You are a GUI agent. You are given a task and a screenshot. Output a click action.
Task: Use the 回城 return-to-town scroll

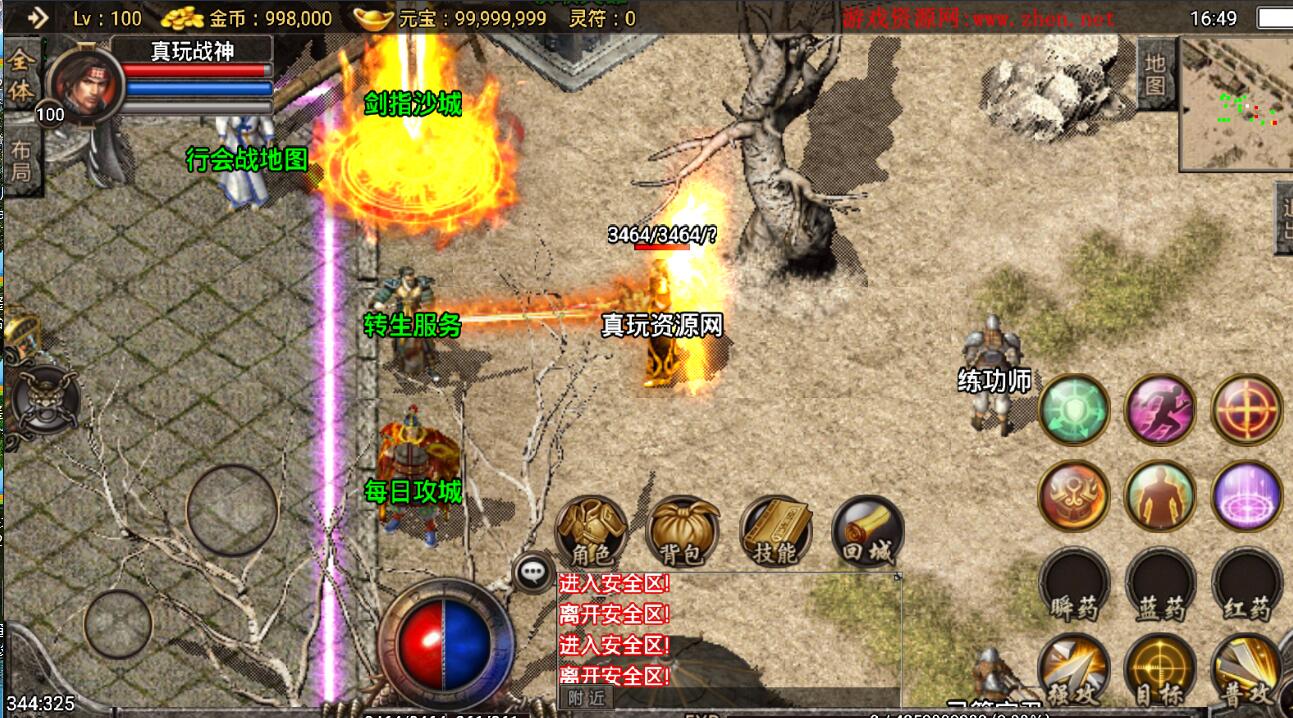[x=867, y=530]
